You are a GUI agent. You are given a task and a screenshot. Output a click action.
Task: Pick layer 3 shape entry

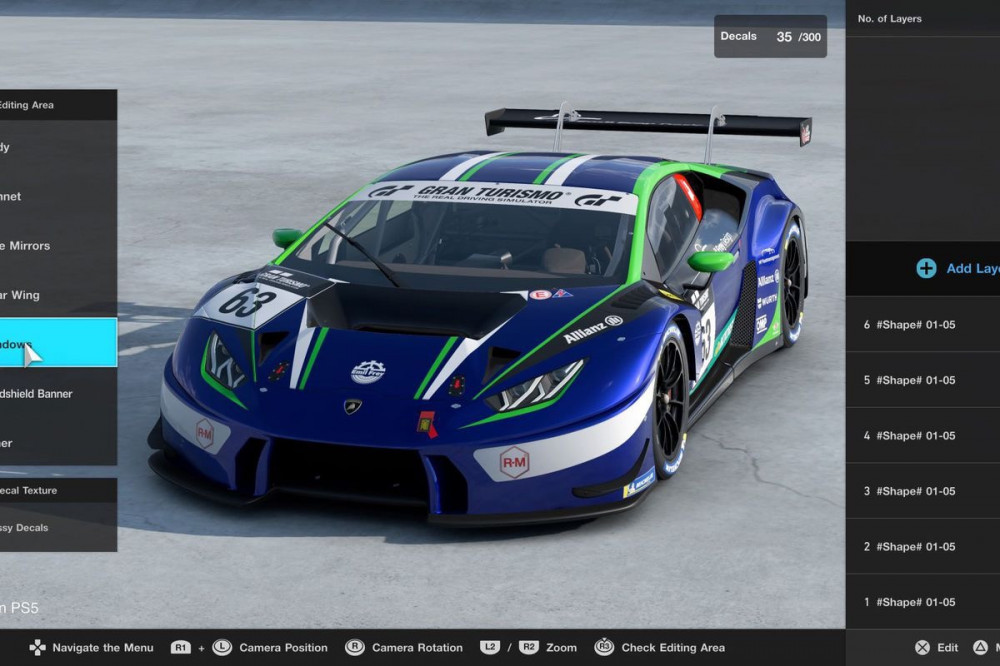click(922, 491)
